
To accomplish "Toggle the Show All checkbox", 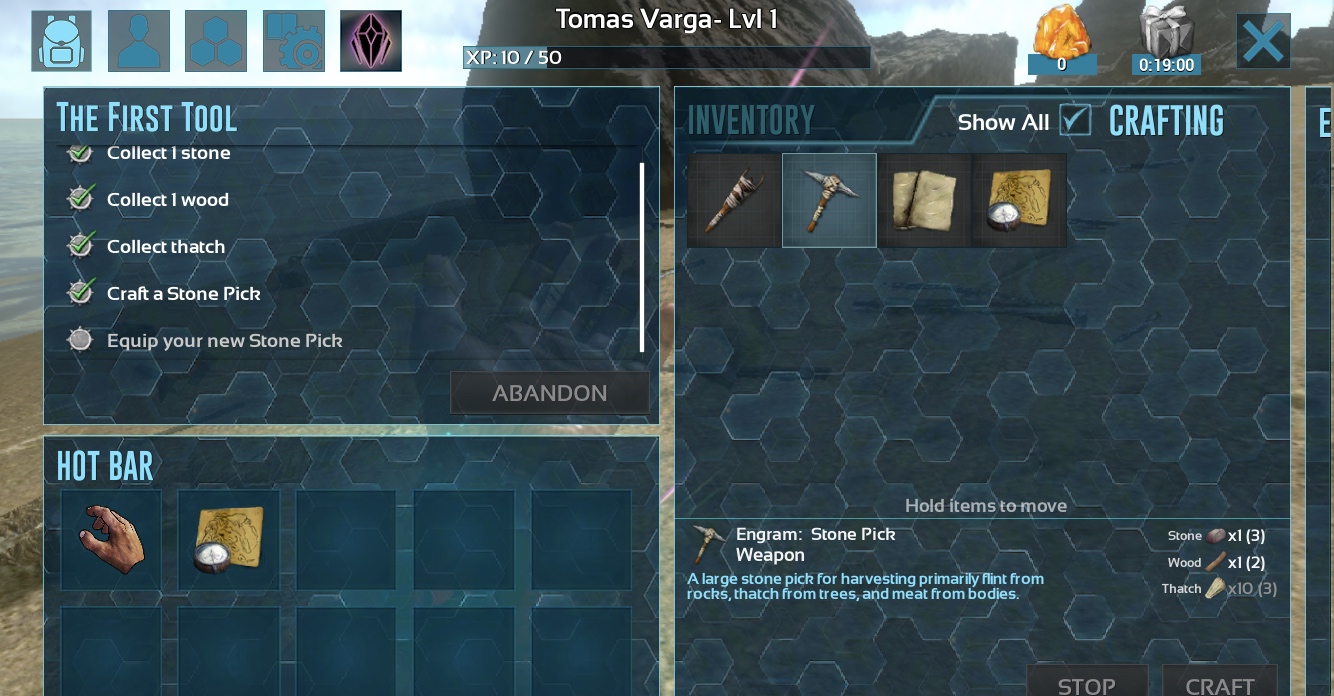I will click(x=1075, y=120).
